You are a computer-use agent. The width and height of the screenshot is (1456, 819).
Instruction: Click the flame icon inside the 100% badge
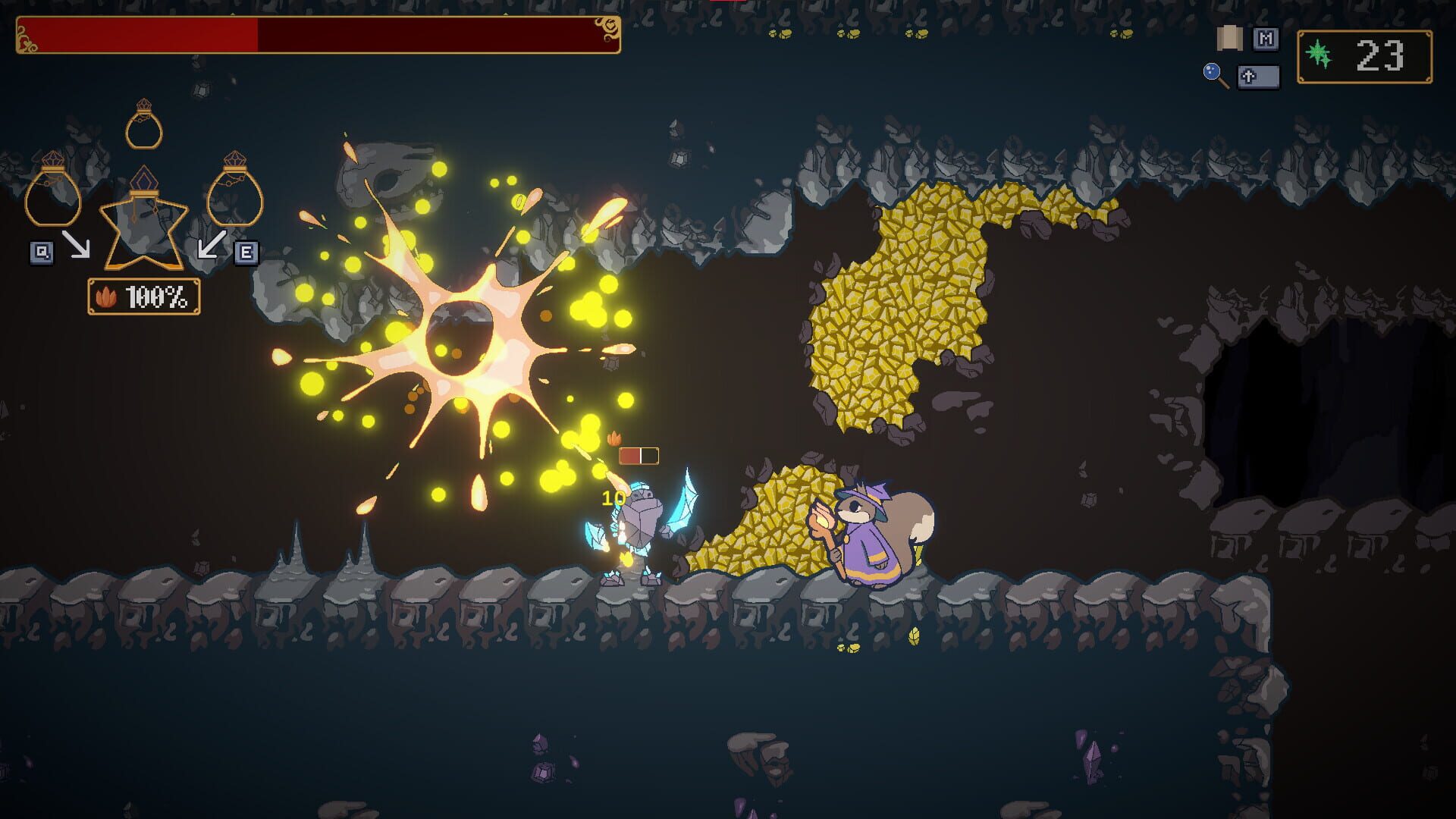(x=105, y=297)
